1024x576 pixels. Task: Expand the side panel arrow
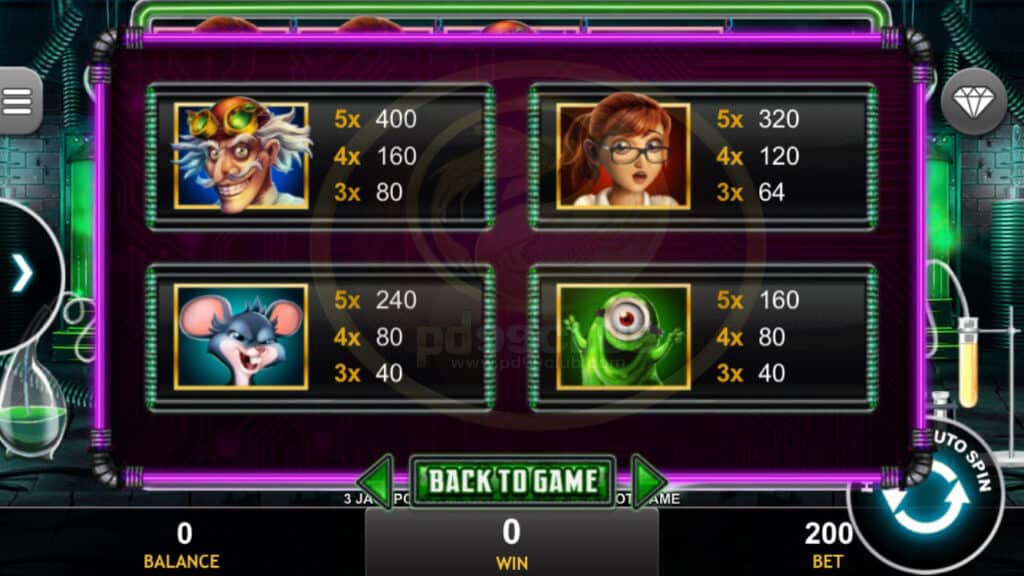pos(22,274)
